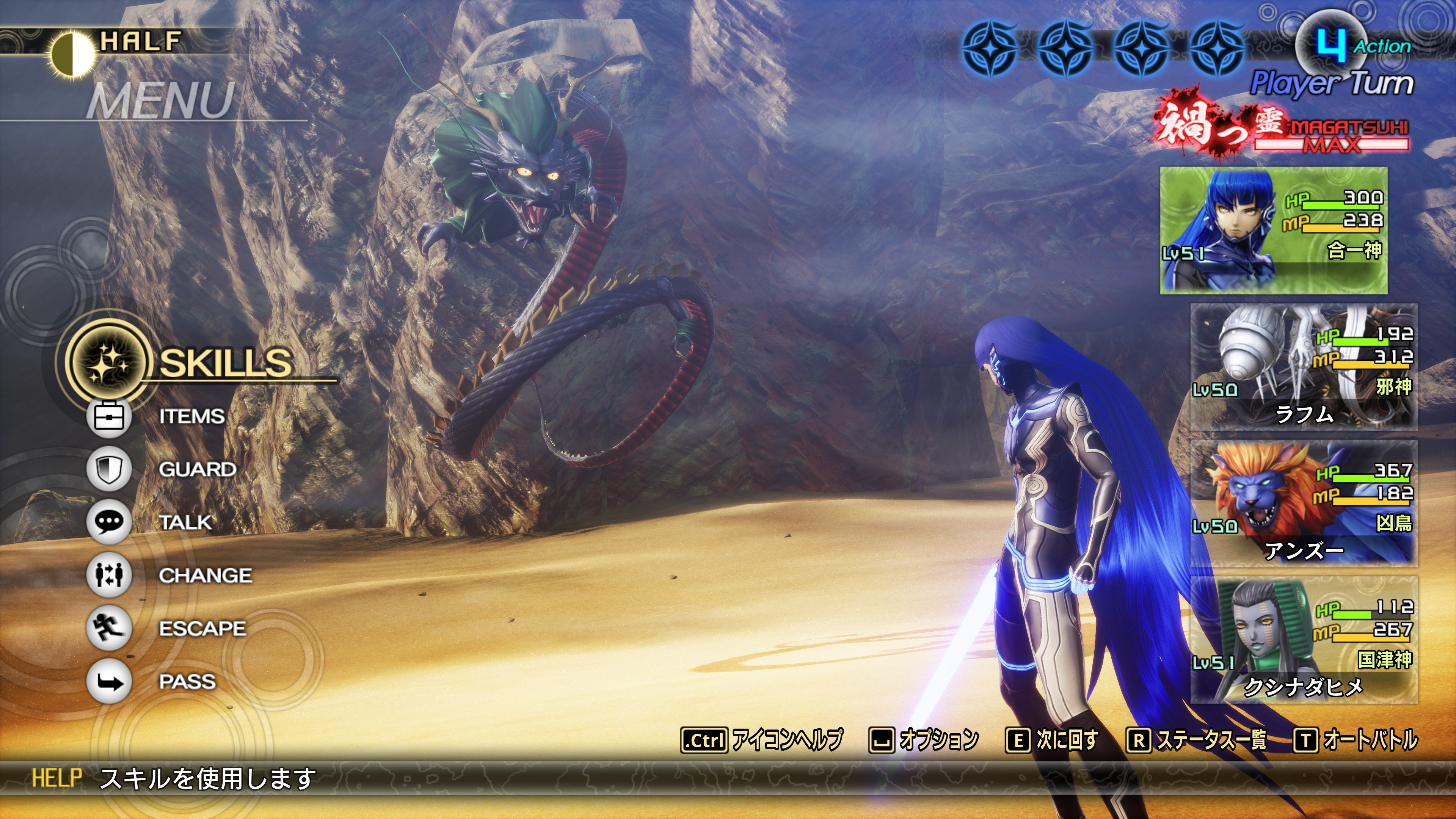The image size is (1456, 819).
Task: Click the swap icon beside CHANGE
Action: (108, 576)
